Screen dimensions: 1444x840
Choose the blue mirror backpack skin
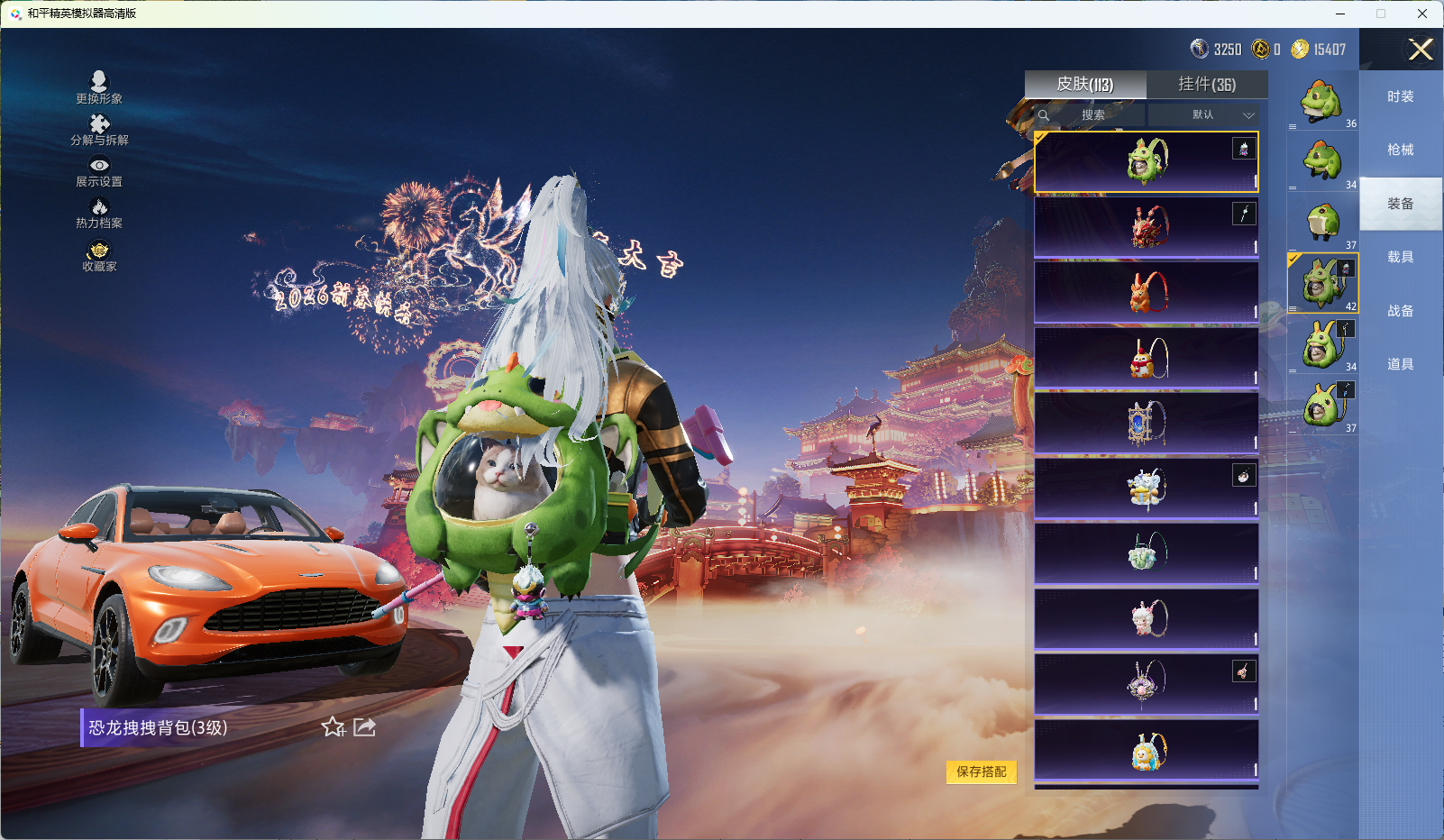1147,423
